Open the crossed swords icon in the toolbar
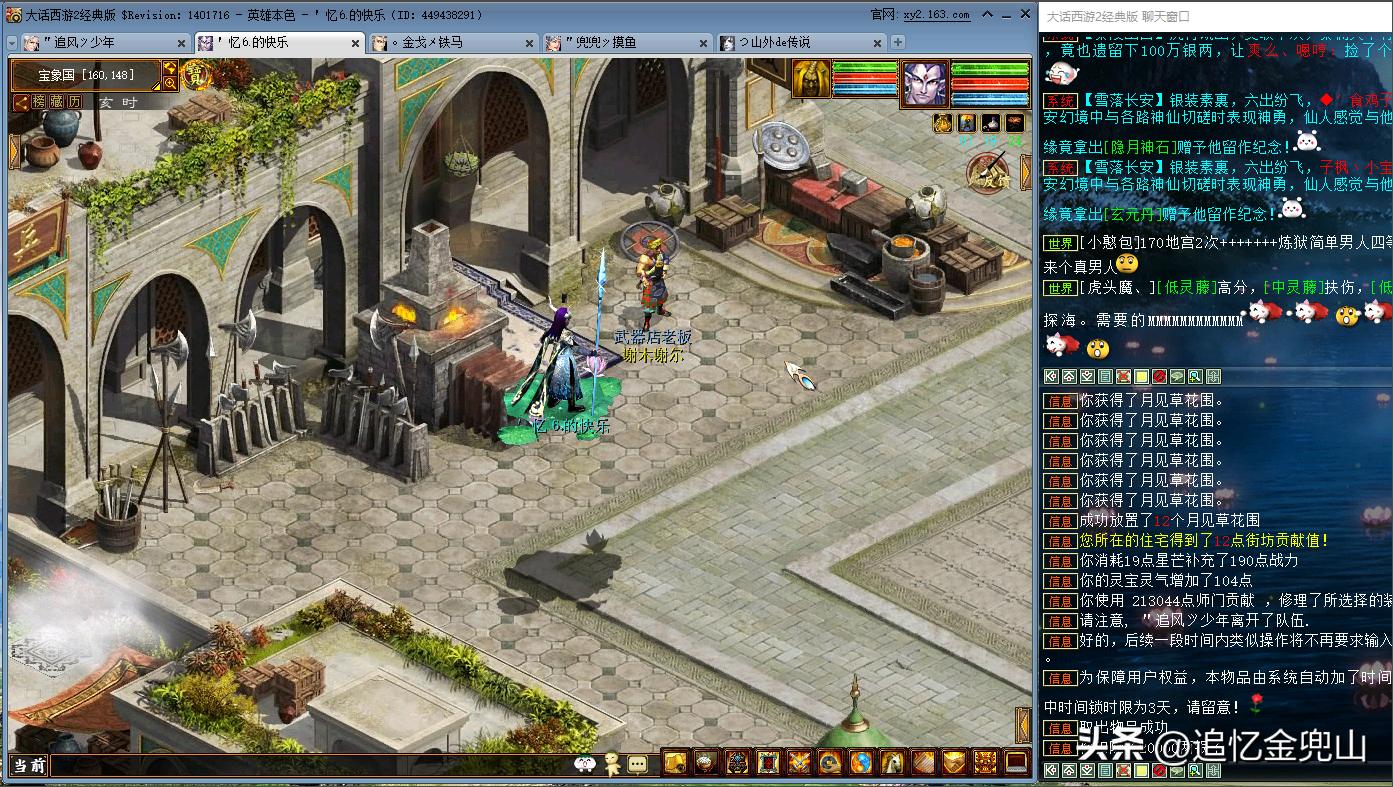This screenshot has height=787, width=1393. point(799,763)
